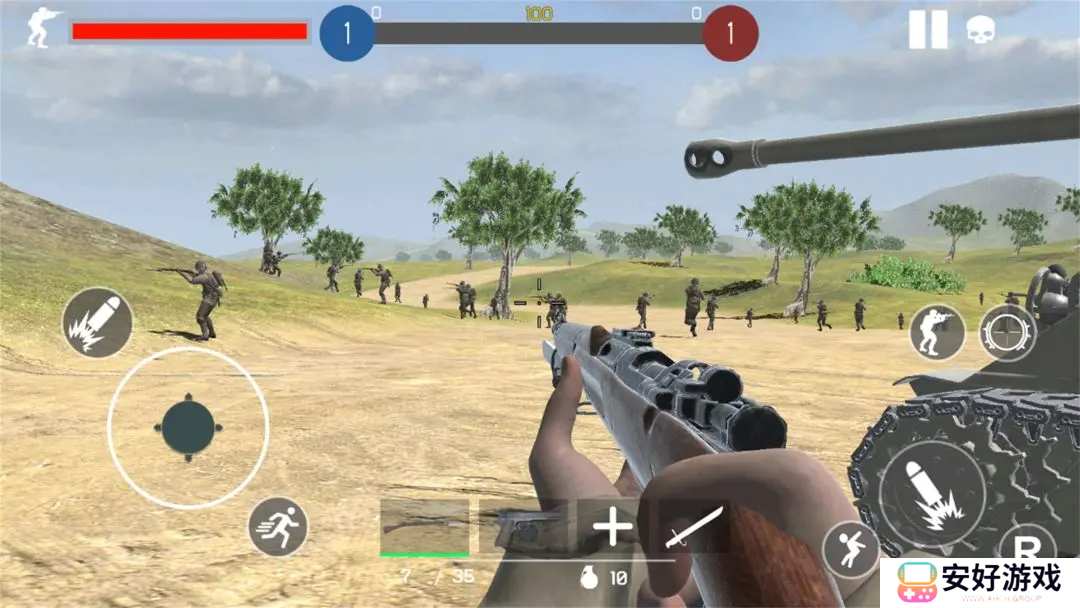Fire with the large bullet button near reload
This screenshot has height=608, width=1080.
(932, 493)
